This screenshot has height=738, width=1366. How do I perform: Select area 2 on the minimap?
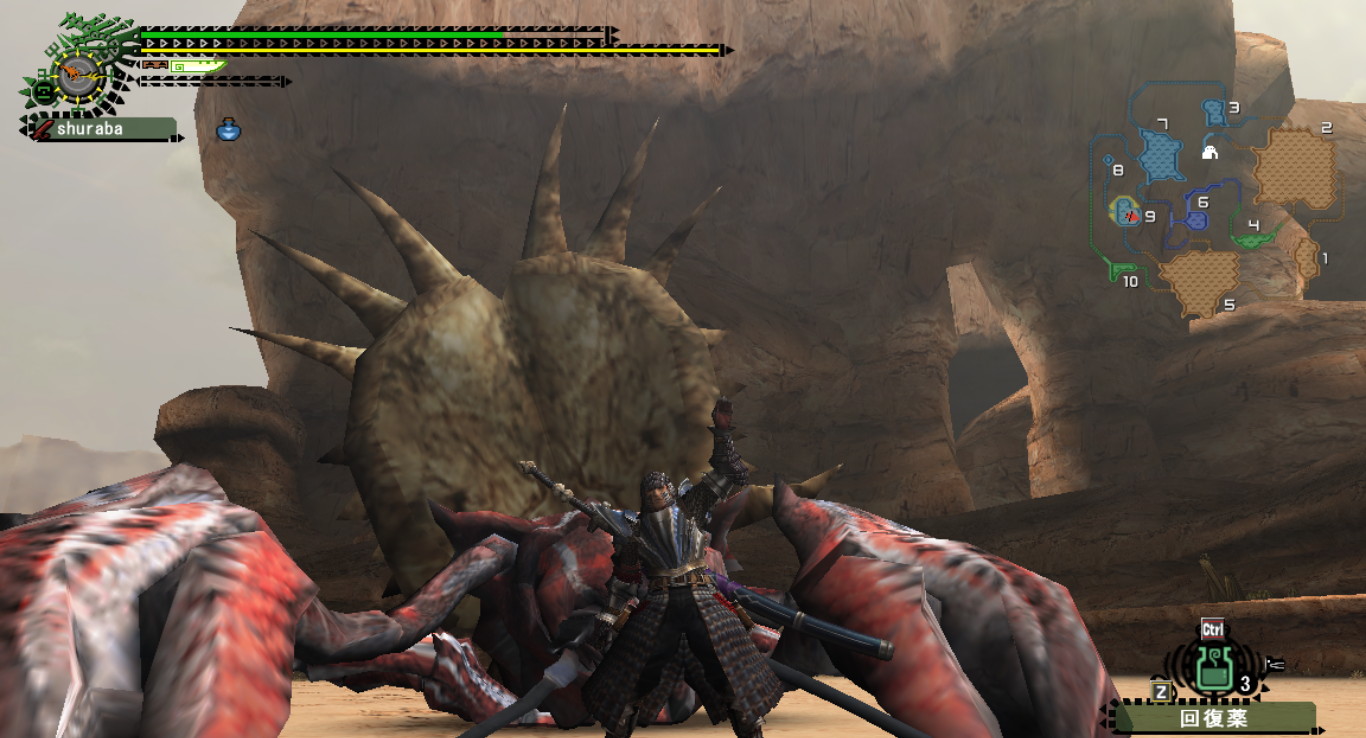1294,168
